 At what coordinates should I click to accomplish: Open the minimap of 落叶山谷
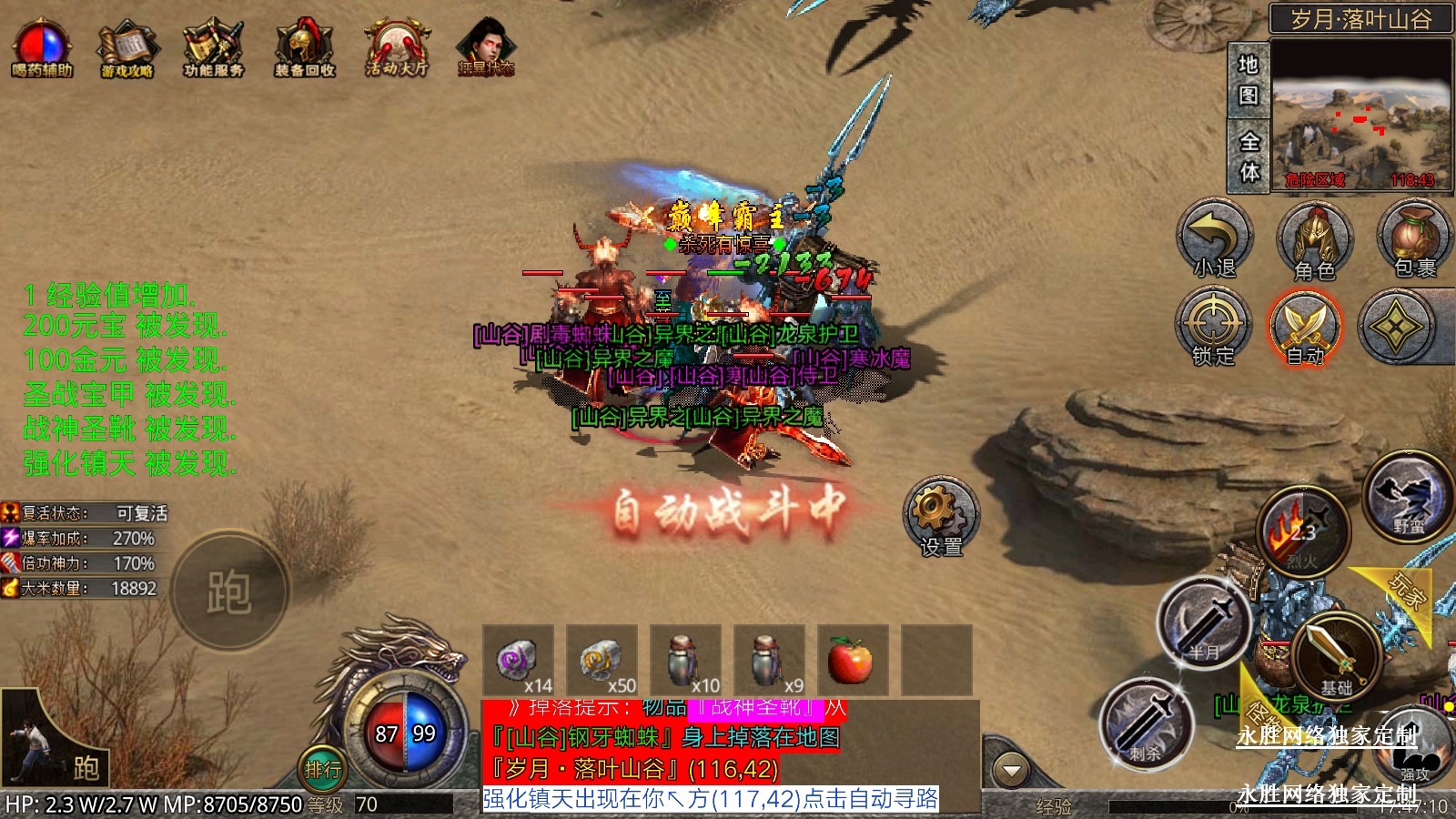(x=1360, y=114)
